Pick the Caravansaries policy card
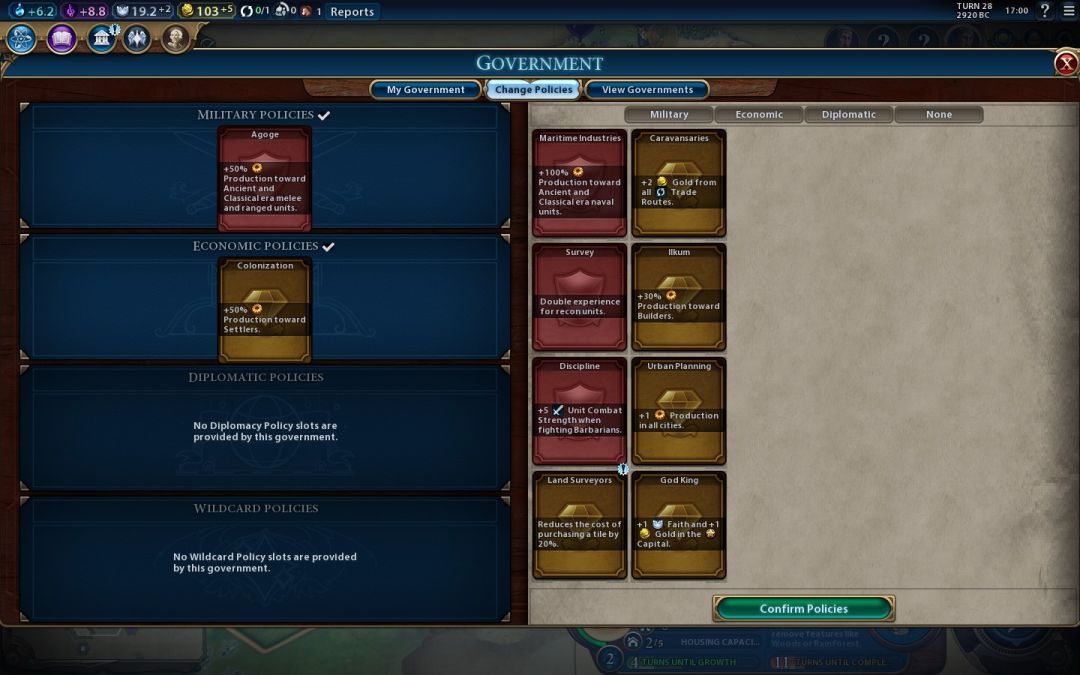Image resolution: width=1080 pixels, height=675 pixels. (679, 183)
